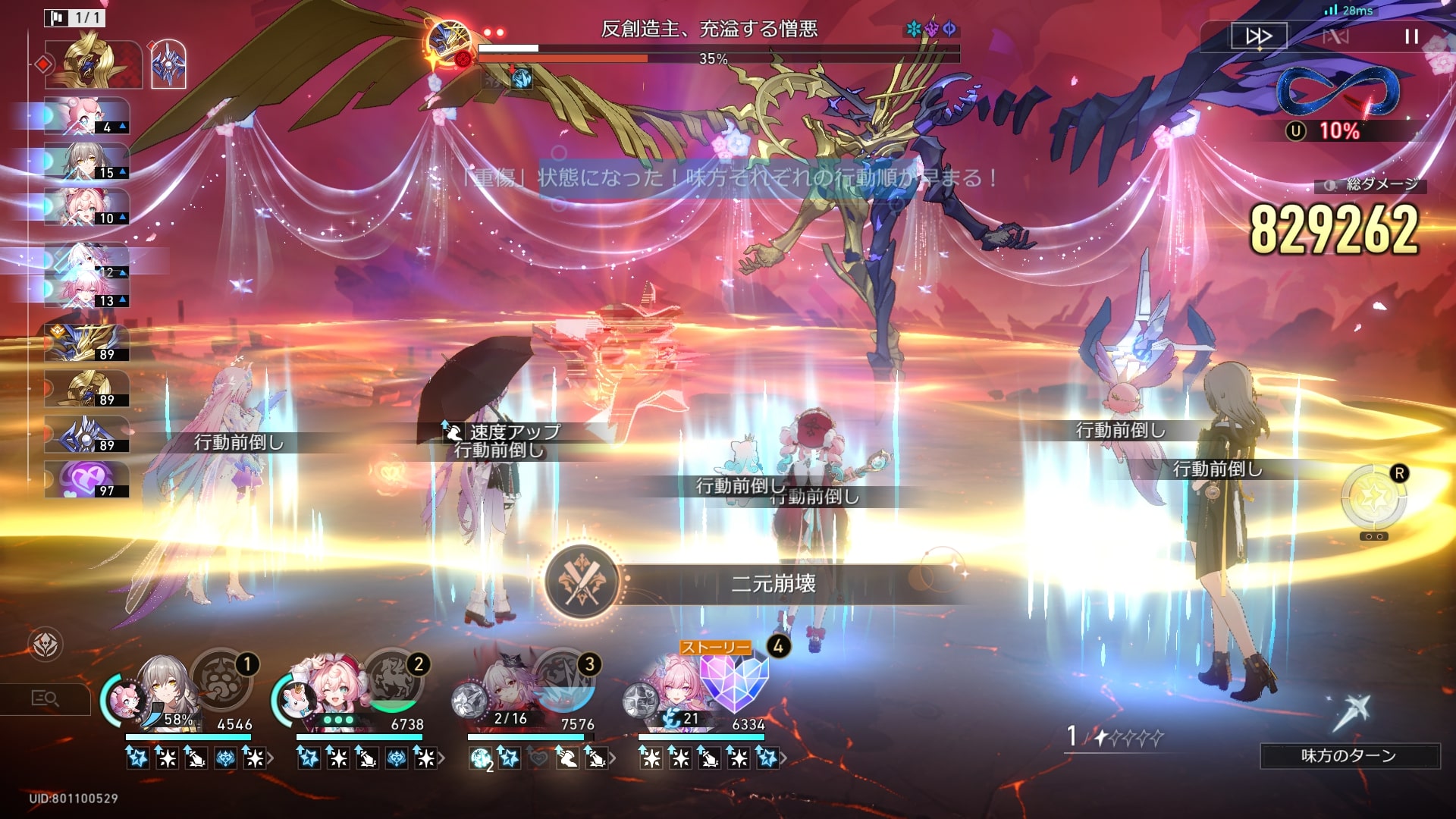Activate ultimate number 3 of the white-haired character
1456x819 pixels.
click(564, 679)
